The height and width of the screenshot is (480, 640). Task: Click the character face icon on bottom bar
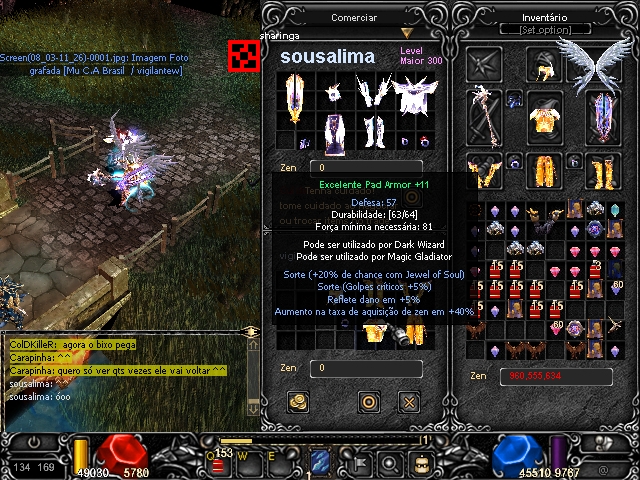click(423, 462)
